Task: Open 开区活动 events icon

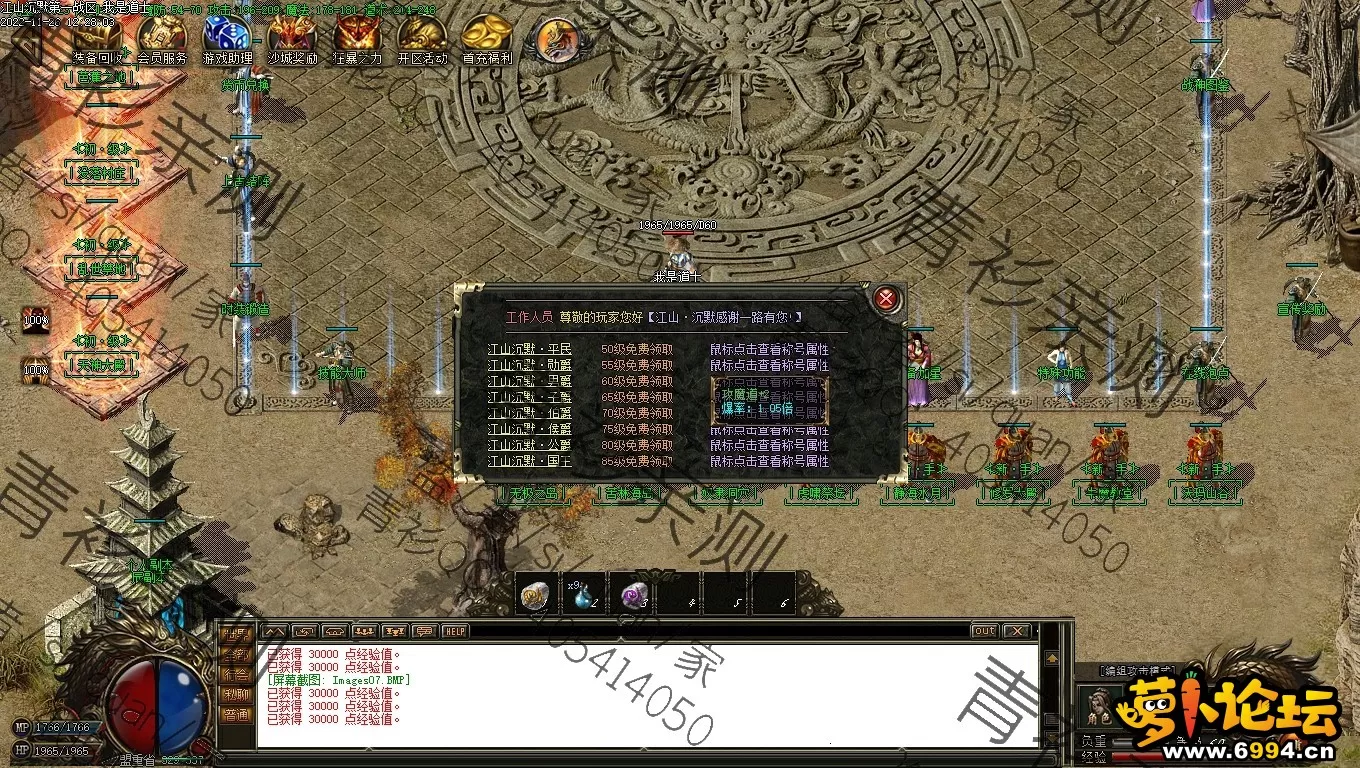Action: tap(422, 37)
